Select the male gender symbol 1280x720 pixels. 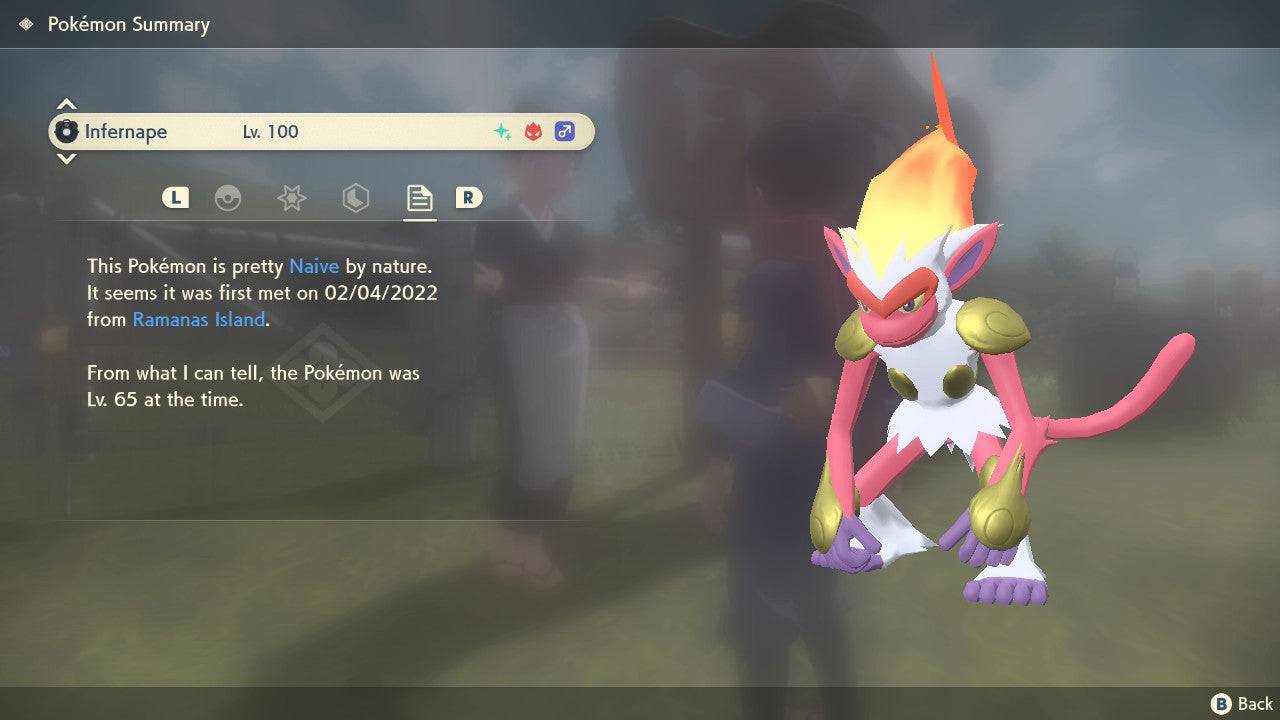click(x=565, y=131)
